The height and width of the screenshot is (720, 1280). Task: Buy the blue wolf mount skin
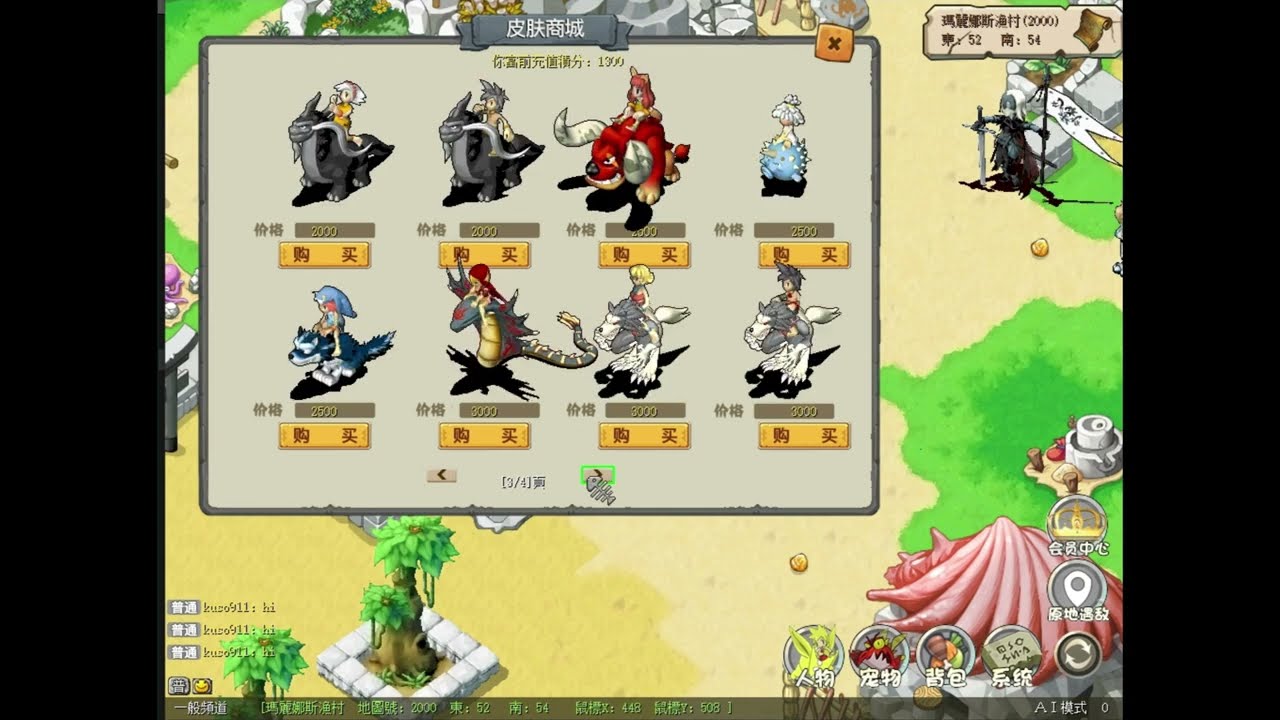click(x=324, y=436)
